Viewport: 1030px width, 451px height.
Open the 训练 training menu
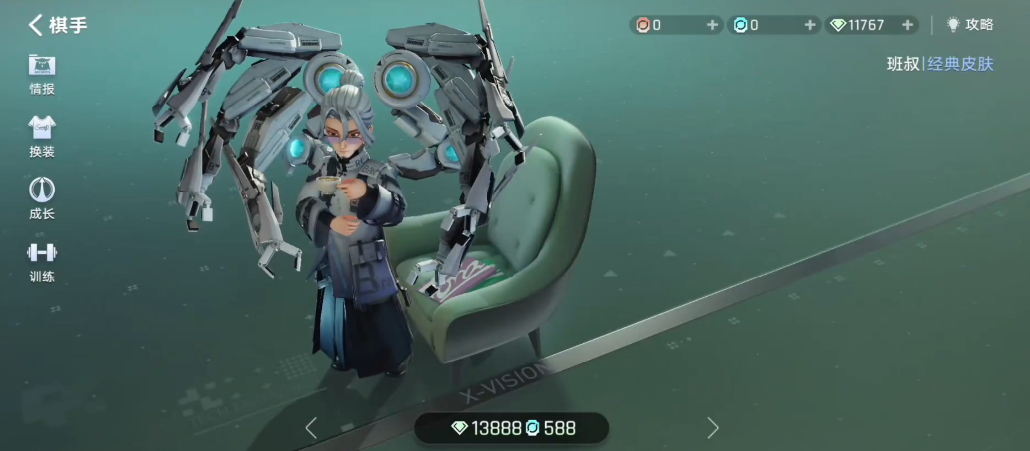pos(42,262)
